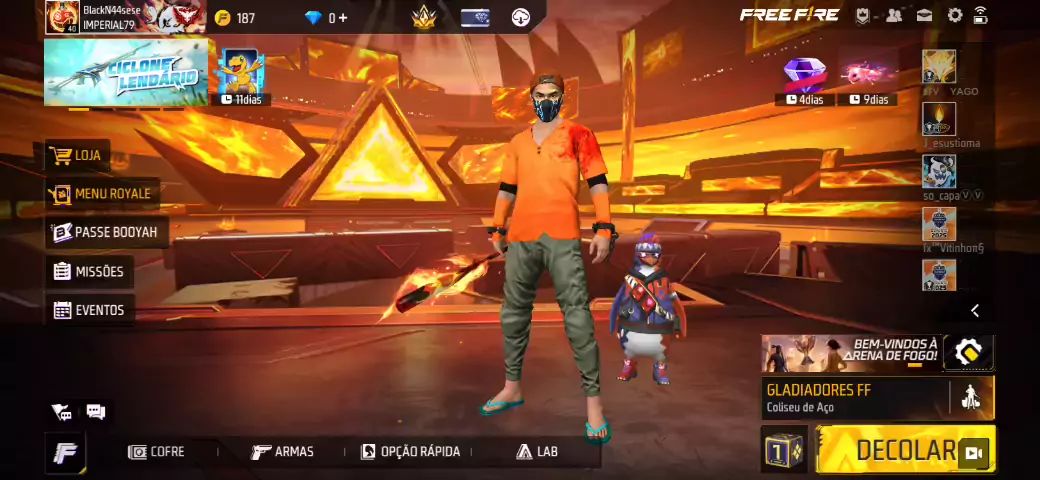Open the settings gear icon
Image resolution: width=1040 pixels, height=480 pixels.
point(955,15)
